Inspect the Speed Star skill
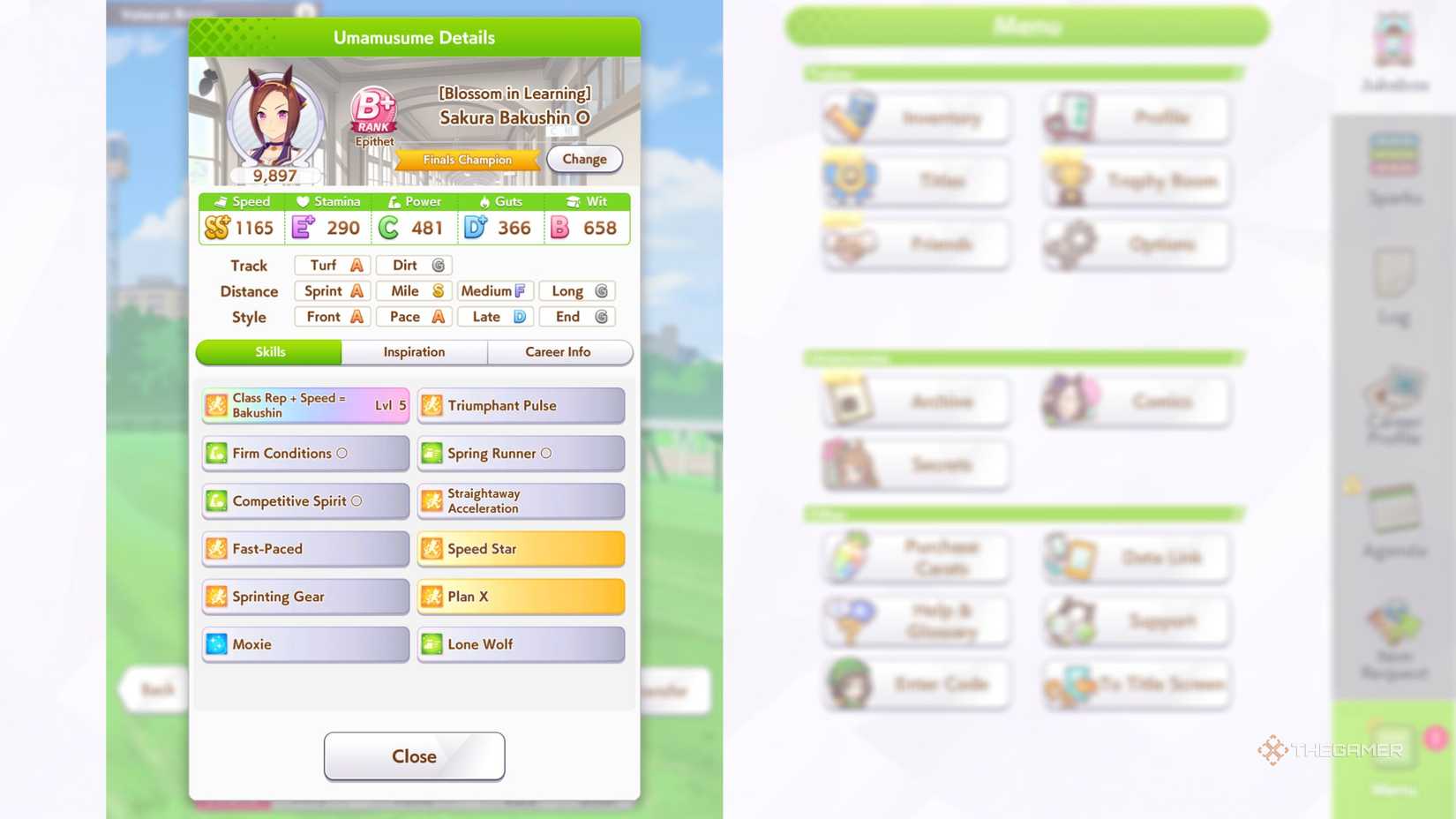Screen dimensions: 1456x819 (520, 548)
